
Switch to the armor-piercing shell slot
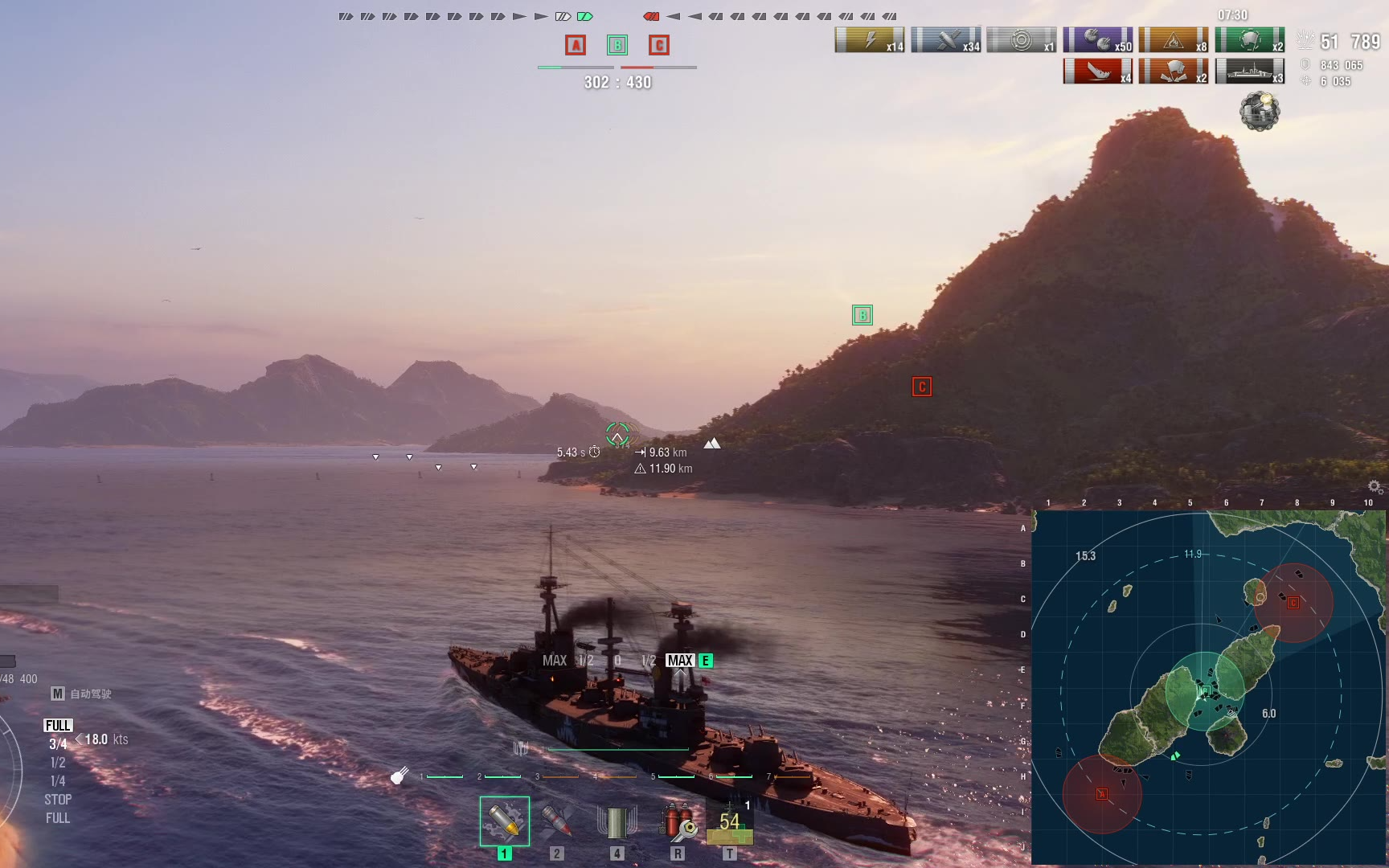[556, 821]
